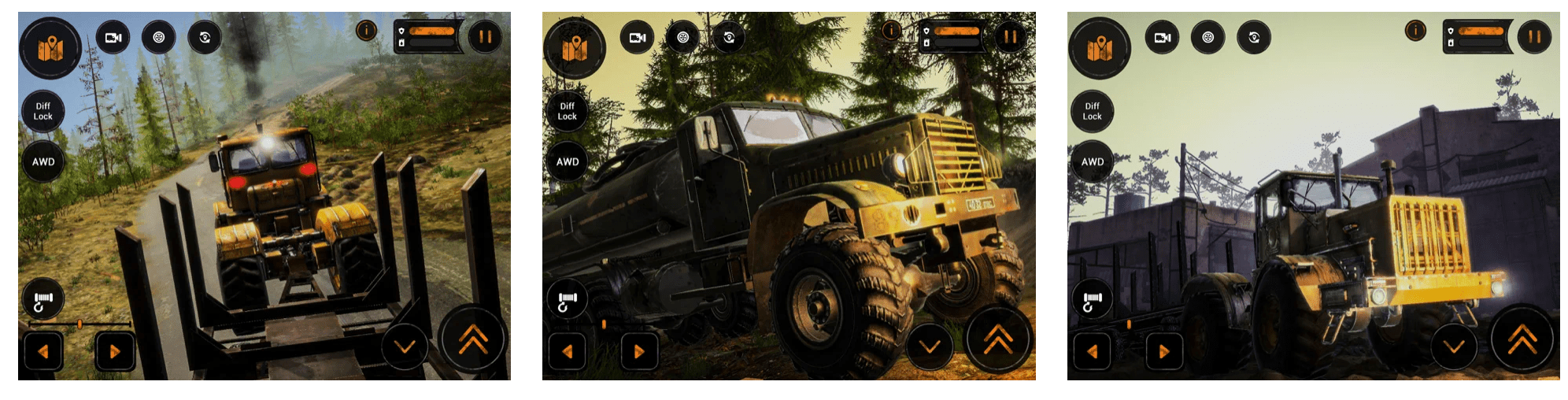Switch camera view in the logging trailer screenshot
The image size is (1568, 400).
[x=113, y=37]
